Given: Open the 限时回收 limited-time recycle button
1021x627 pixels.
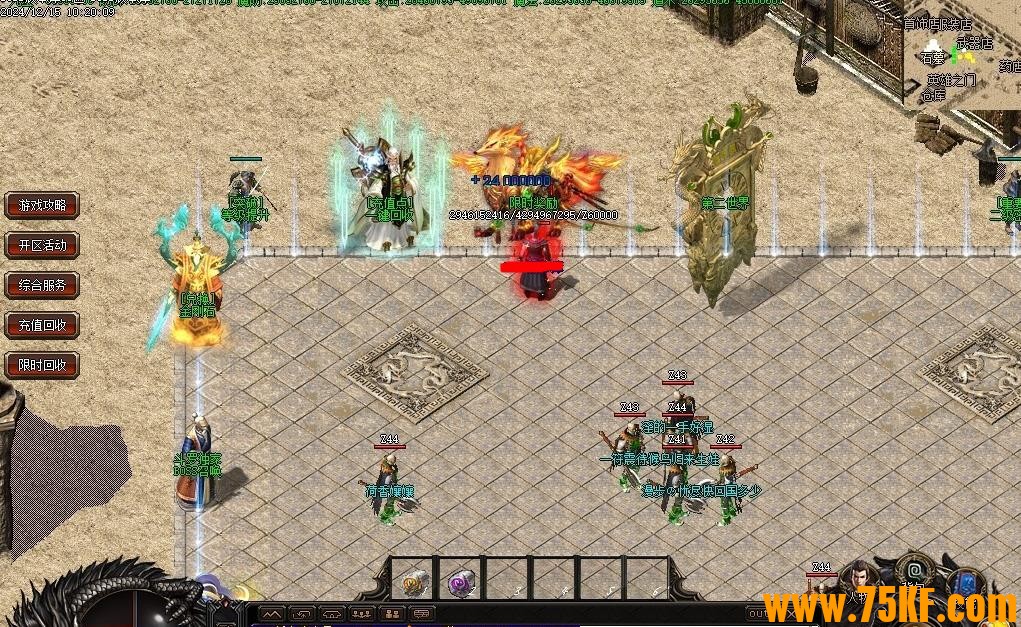Looking at the screenshot, I should (42, 365).
